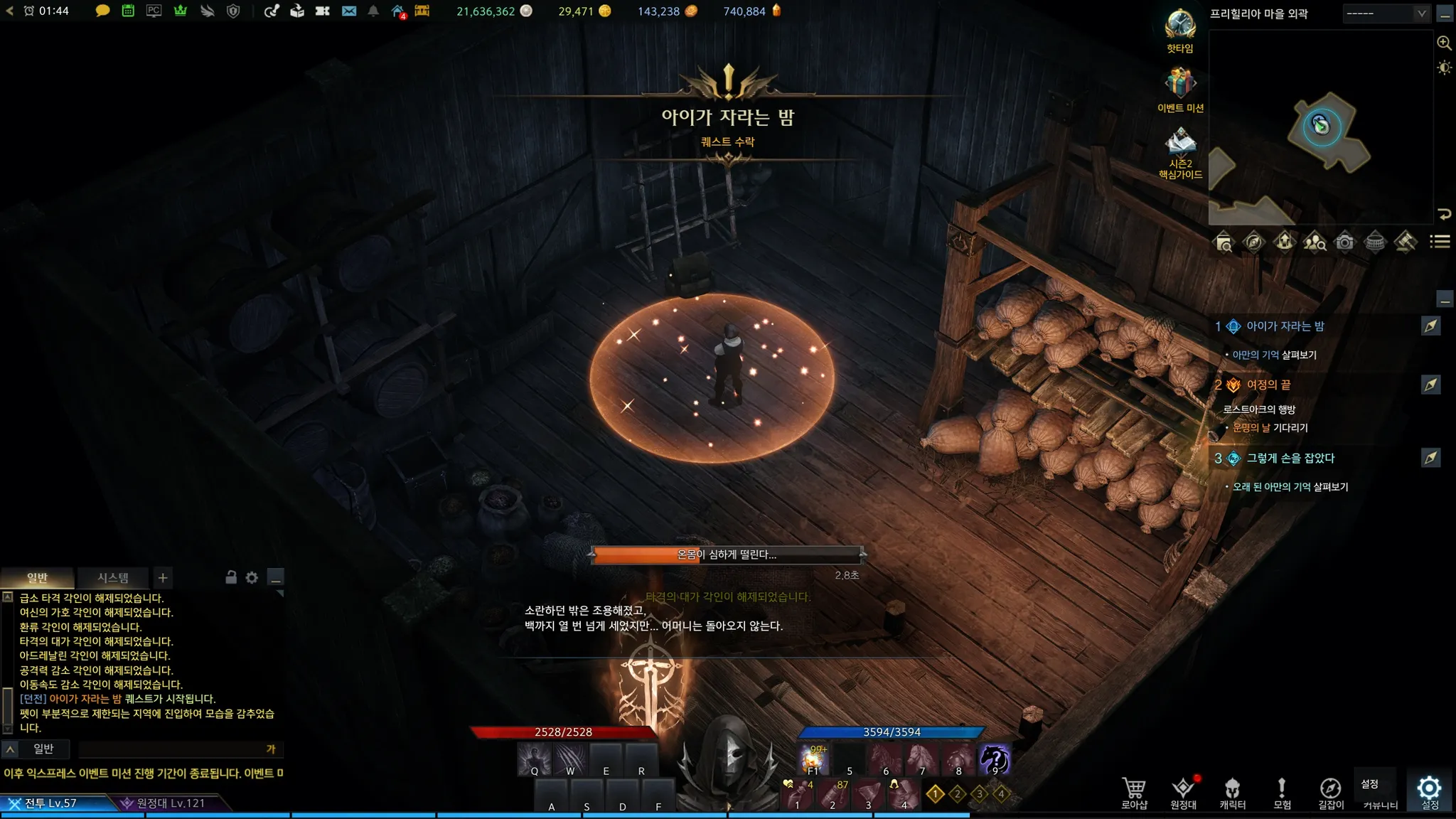Zoom in the minimap with magnifier
This screenshot has height=819, width=1456.
click(x=1444, y=43)
